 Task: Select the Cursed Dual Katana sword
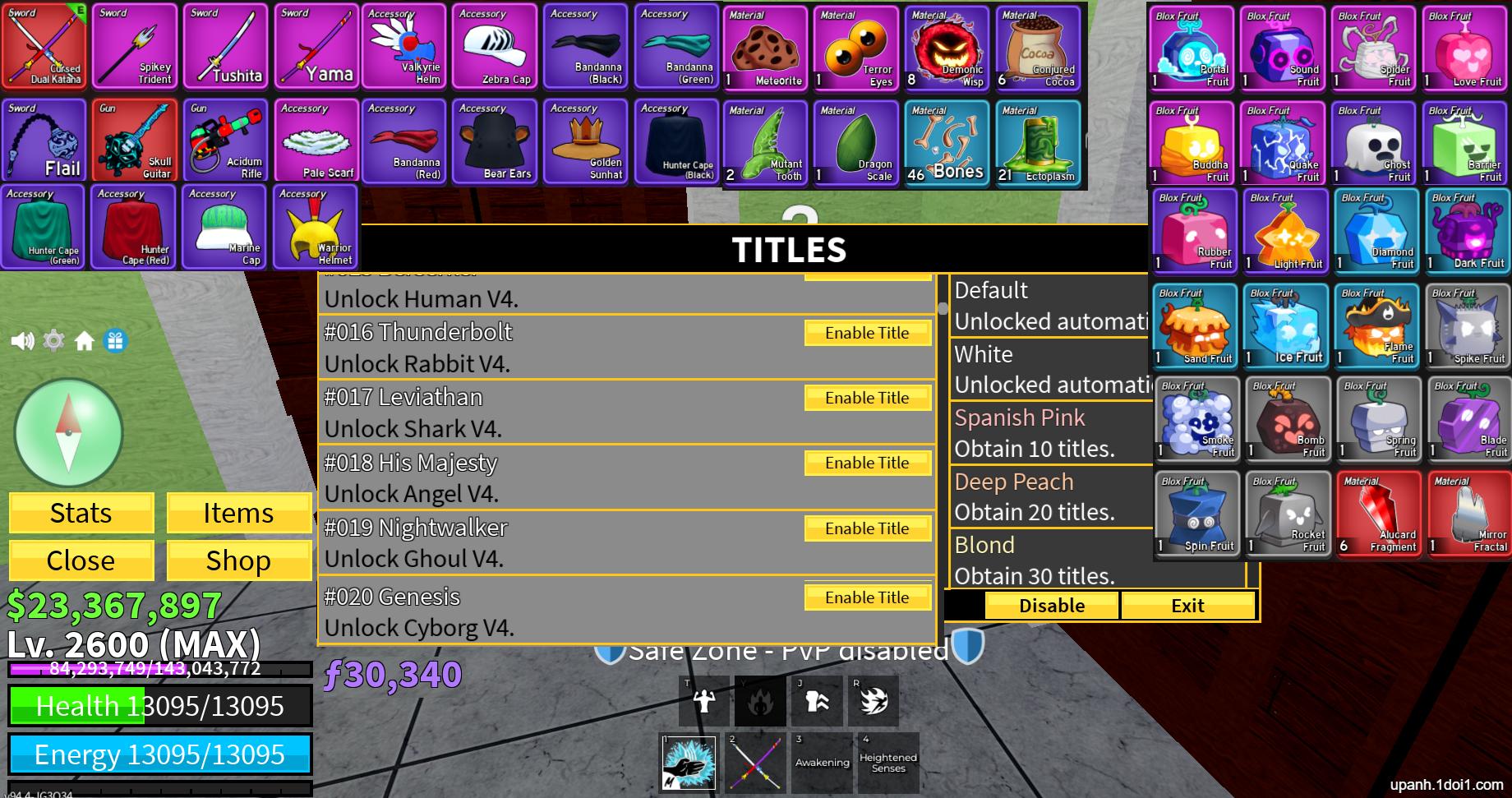coord(44,45)
